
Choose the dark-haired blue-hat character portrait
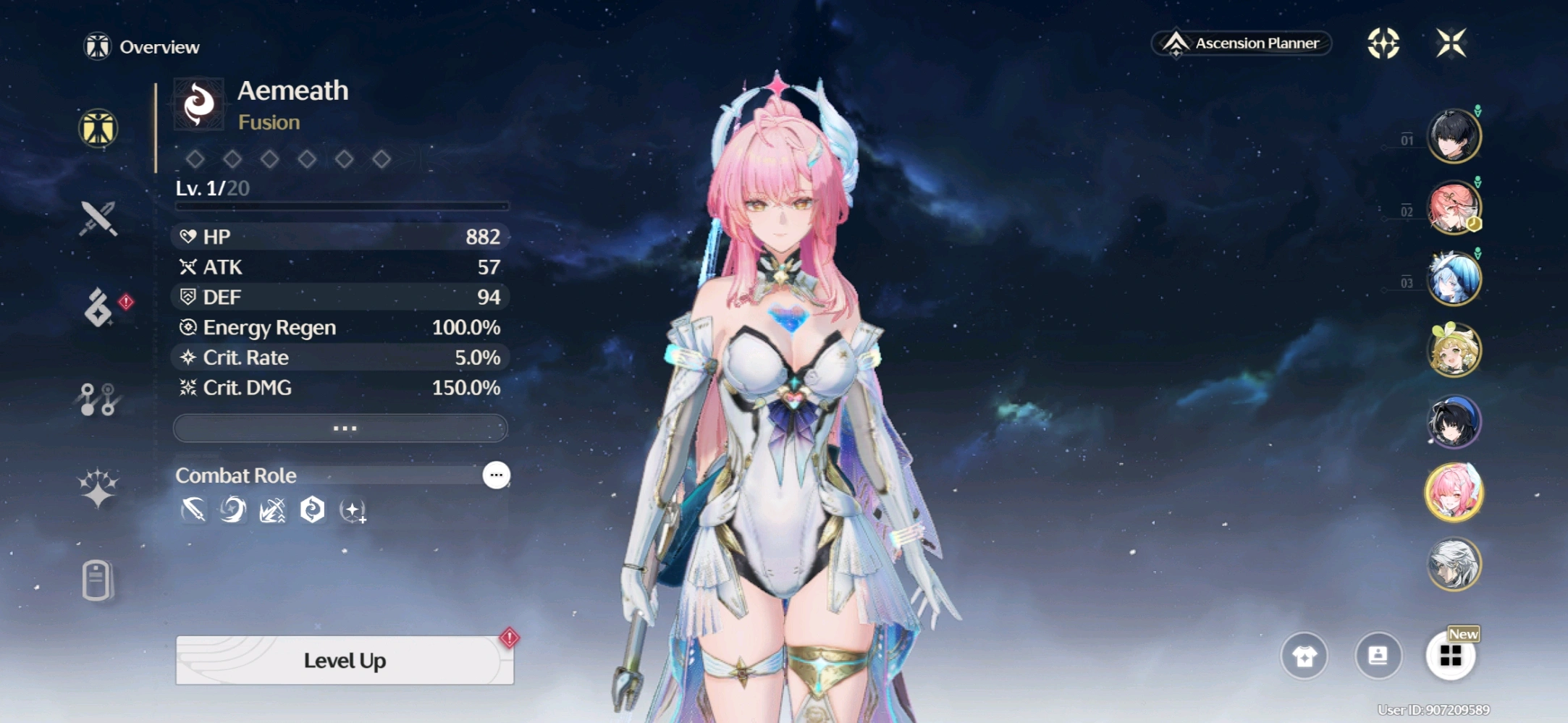pyautogui.click(x=1453, y=421)
